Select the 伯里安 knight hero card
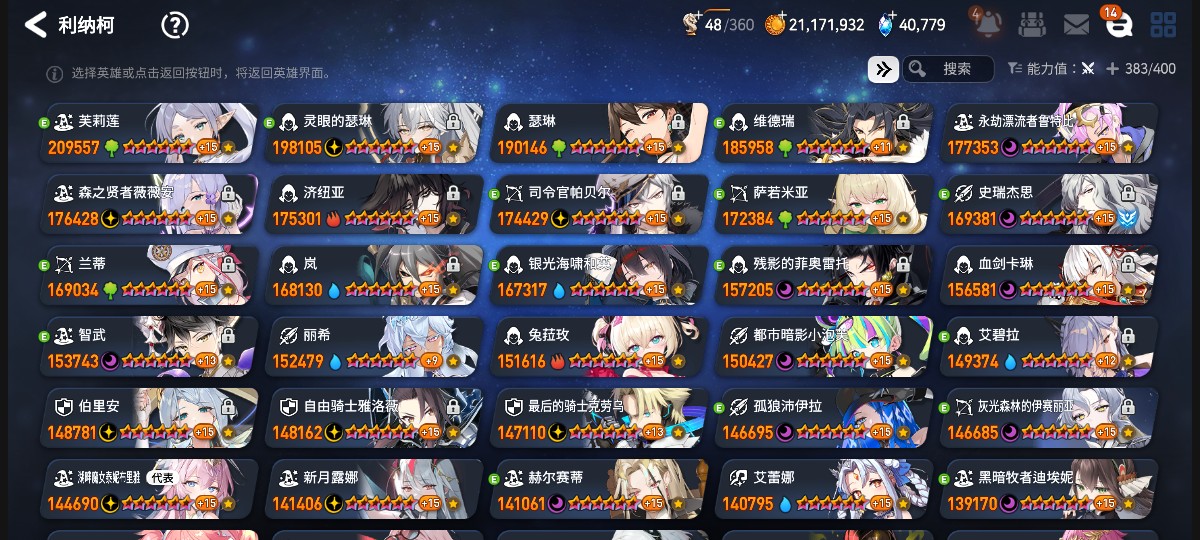 [x=150, y=418]
